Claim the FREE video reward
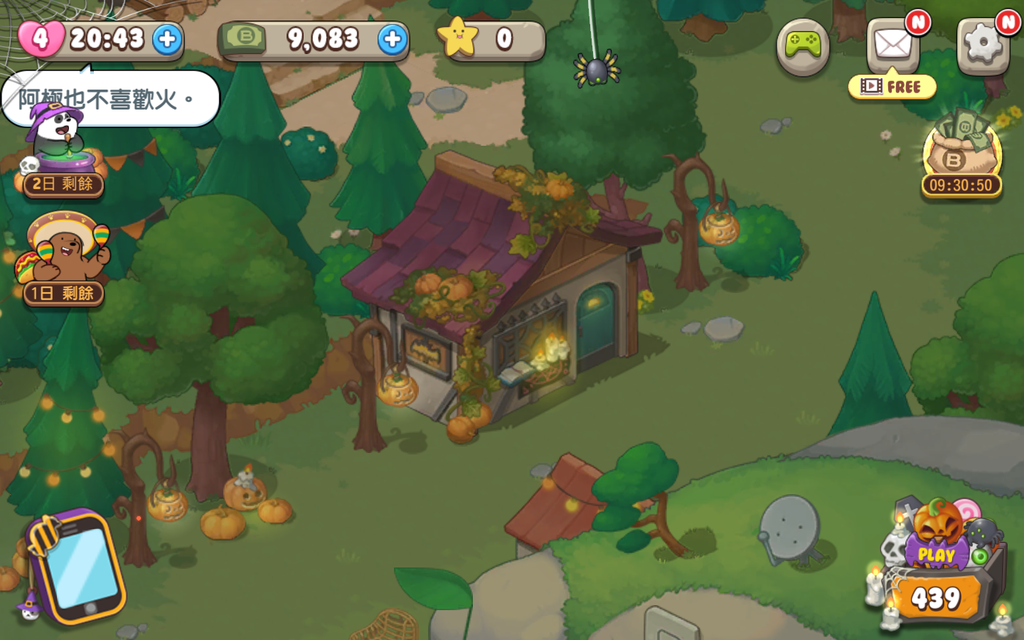The image size is (1024, 640). 892,87
